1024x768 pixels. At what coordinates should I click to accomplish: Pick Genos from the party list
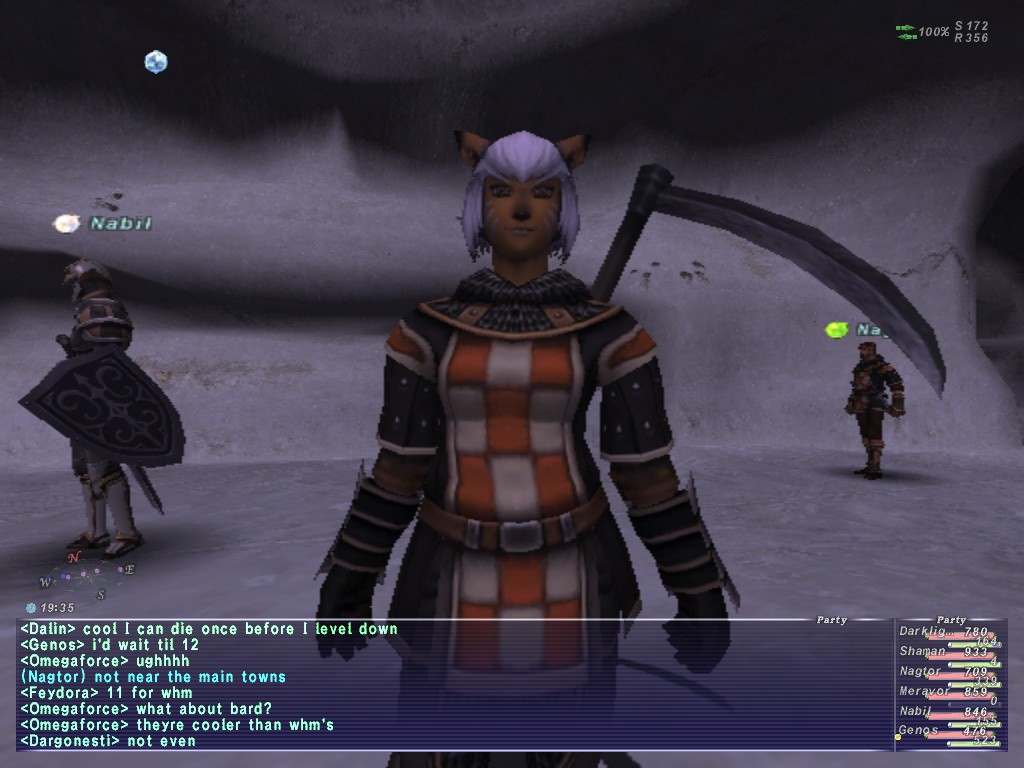click(918, 731)
